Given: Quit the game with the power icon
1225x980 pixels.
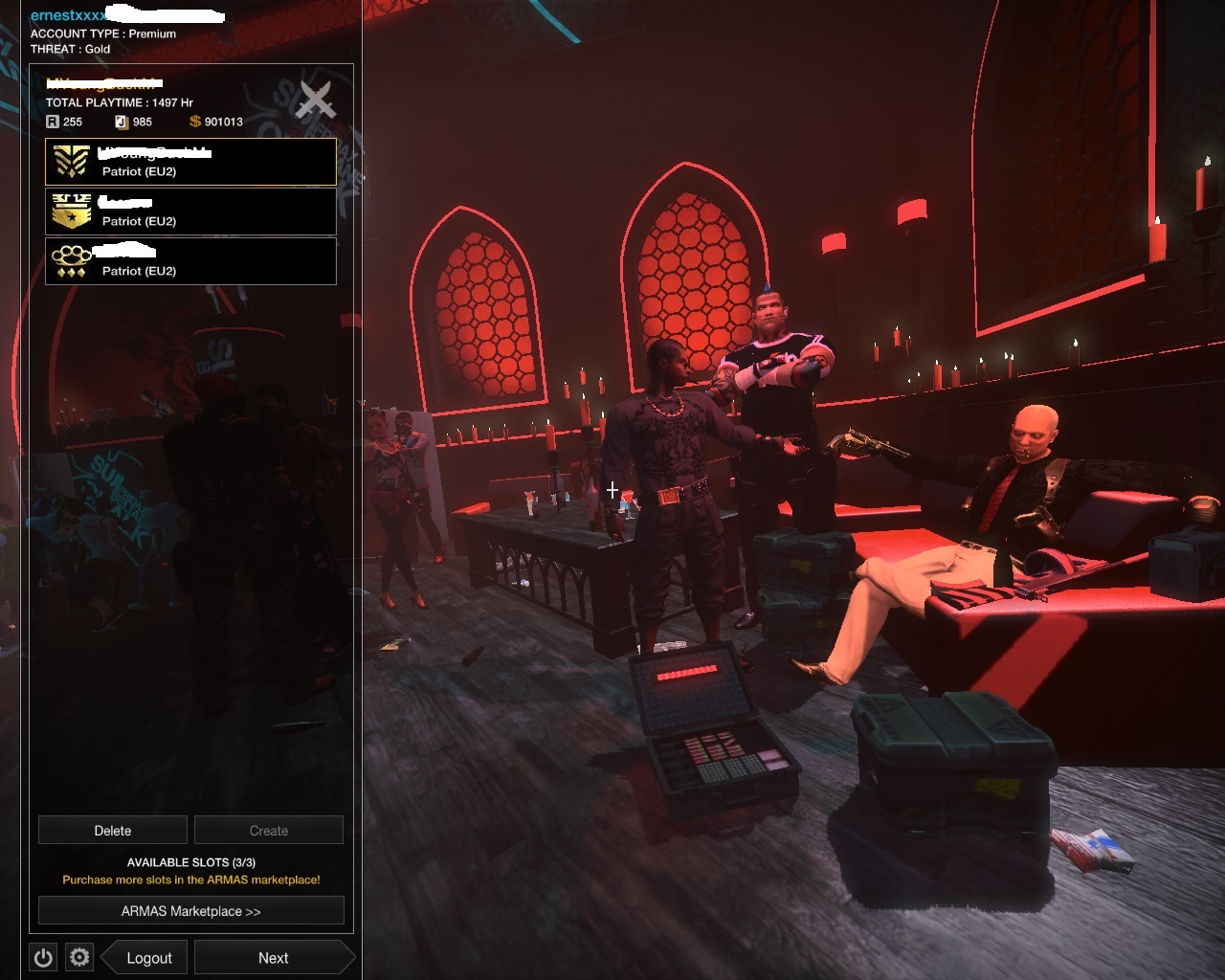Looking at the screenshot, I should pyautogui.click(x=43, y=957).
